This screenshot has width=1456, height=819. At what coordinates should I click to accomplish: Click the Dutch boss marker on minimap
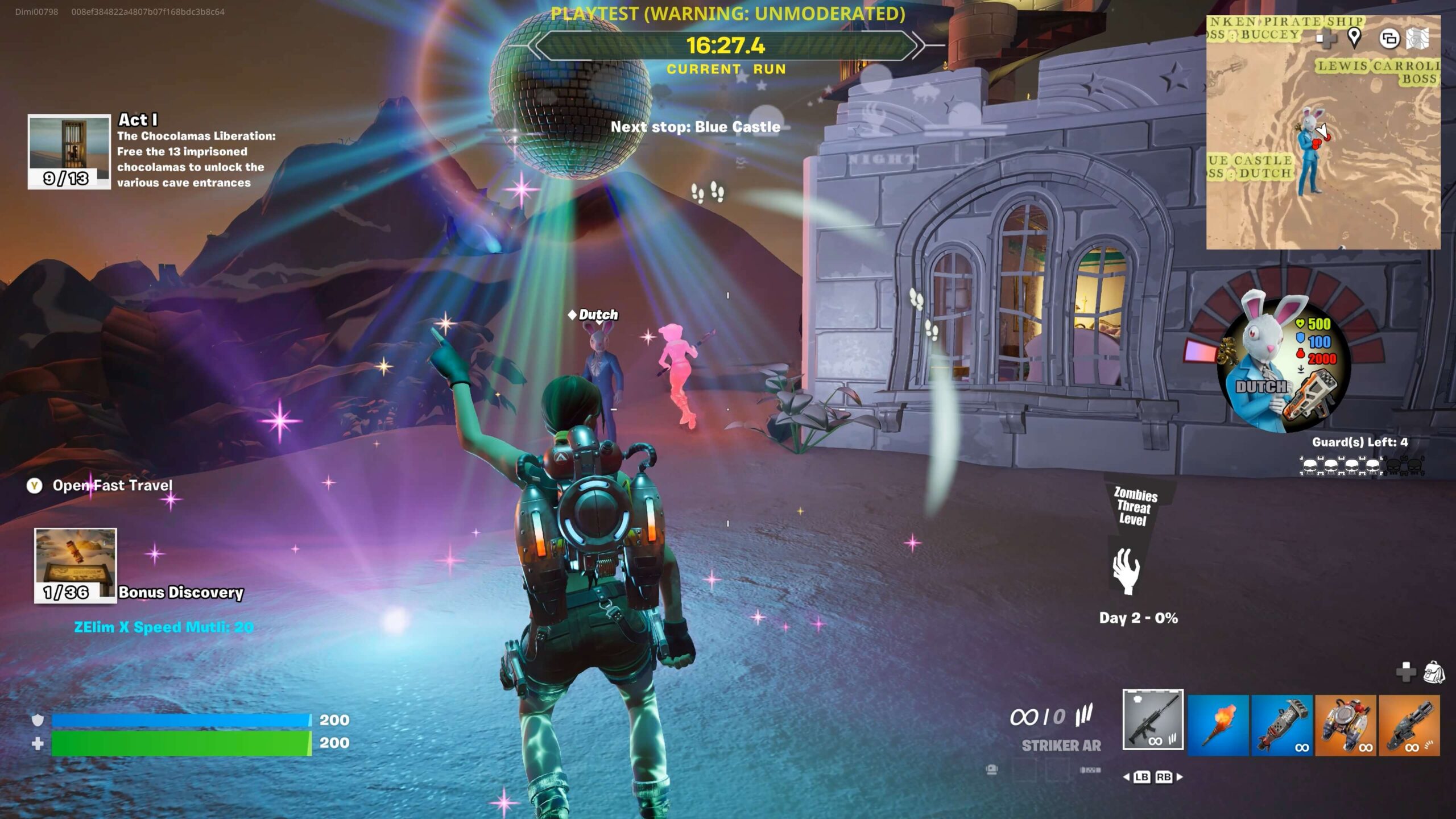click(x=1310, y=151)
